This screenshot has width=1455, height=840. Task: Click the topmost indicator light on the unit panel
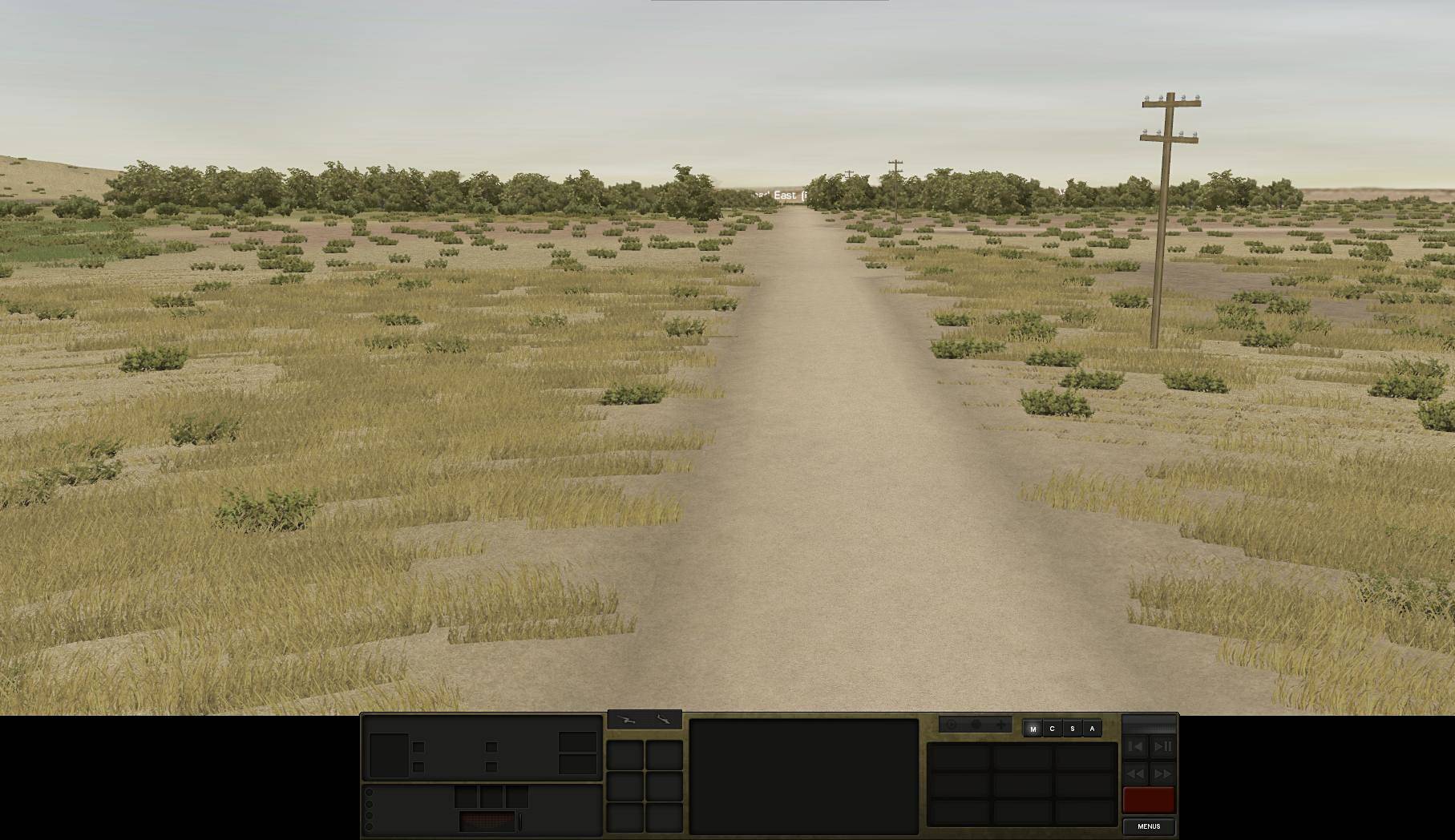[370, 792]
